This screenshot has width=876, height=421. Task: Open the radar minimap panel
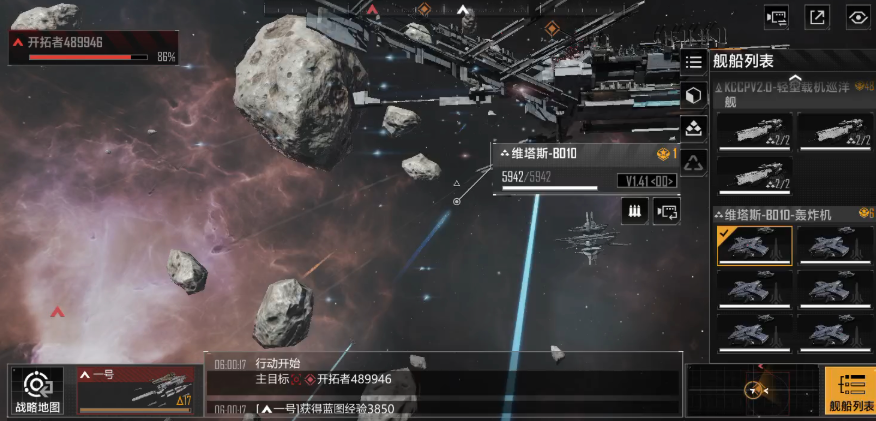tap(752, 389)
